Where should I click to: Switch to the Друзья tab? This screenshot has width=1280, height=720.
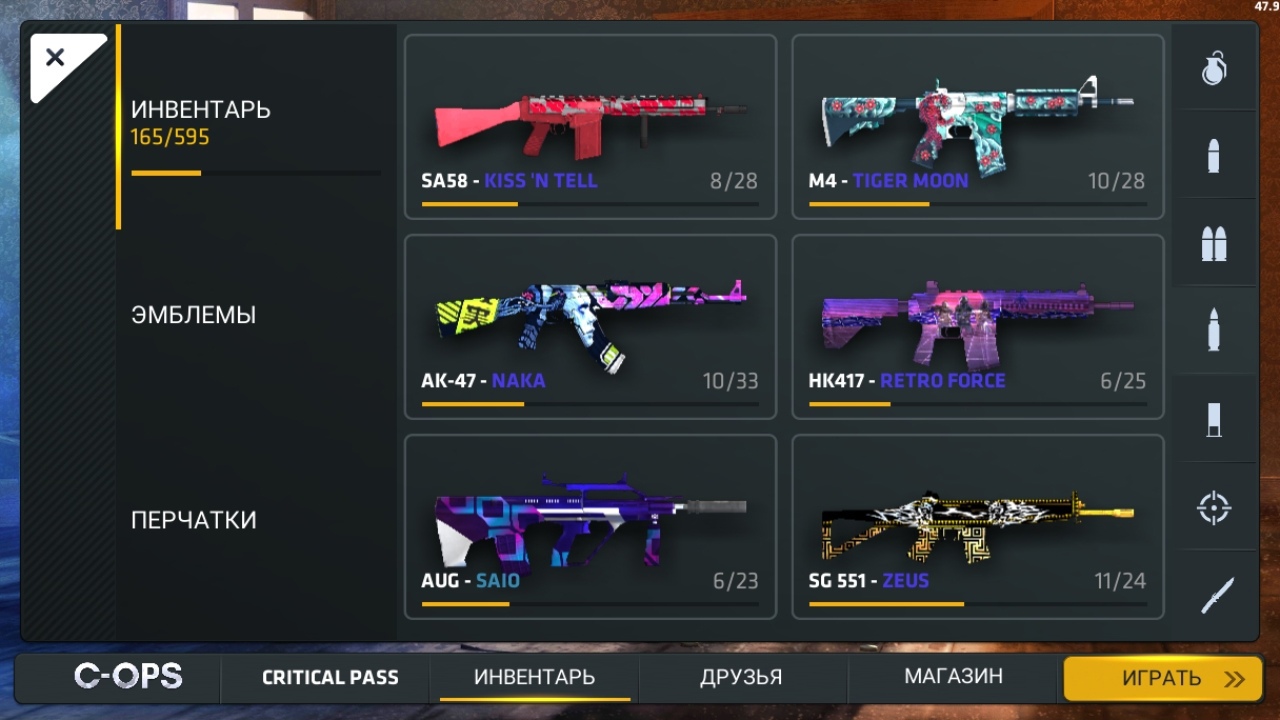(x=741, y=678)
